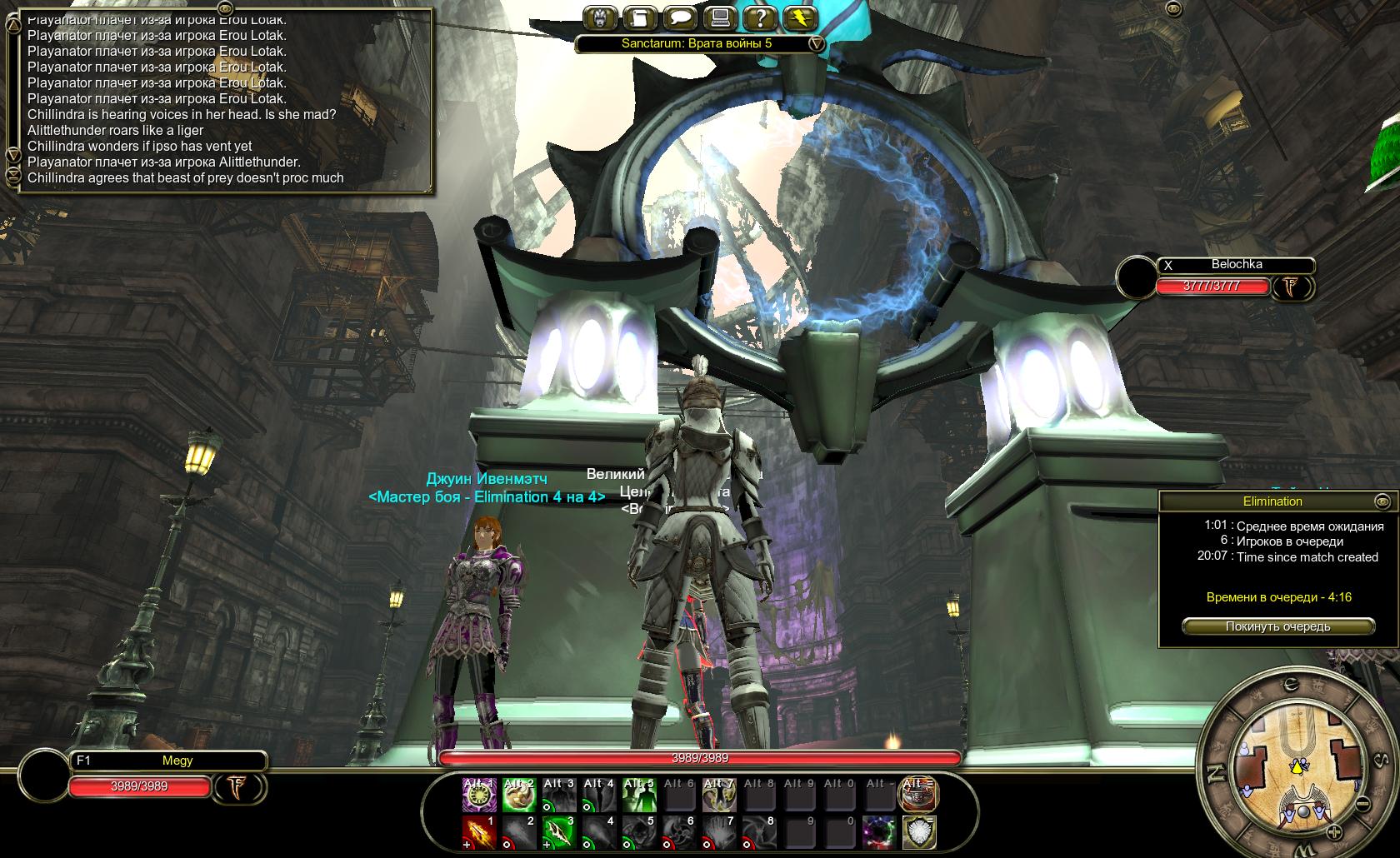1400x858 pixels.
Task: Activate the purple sun skill on Alt 1
Action: click(479, 795)
